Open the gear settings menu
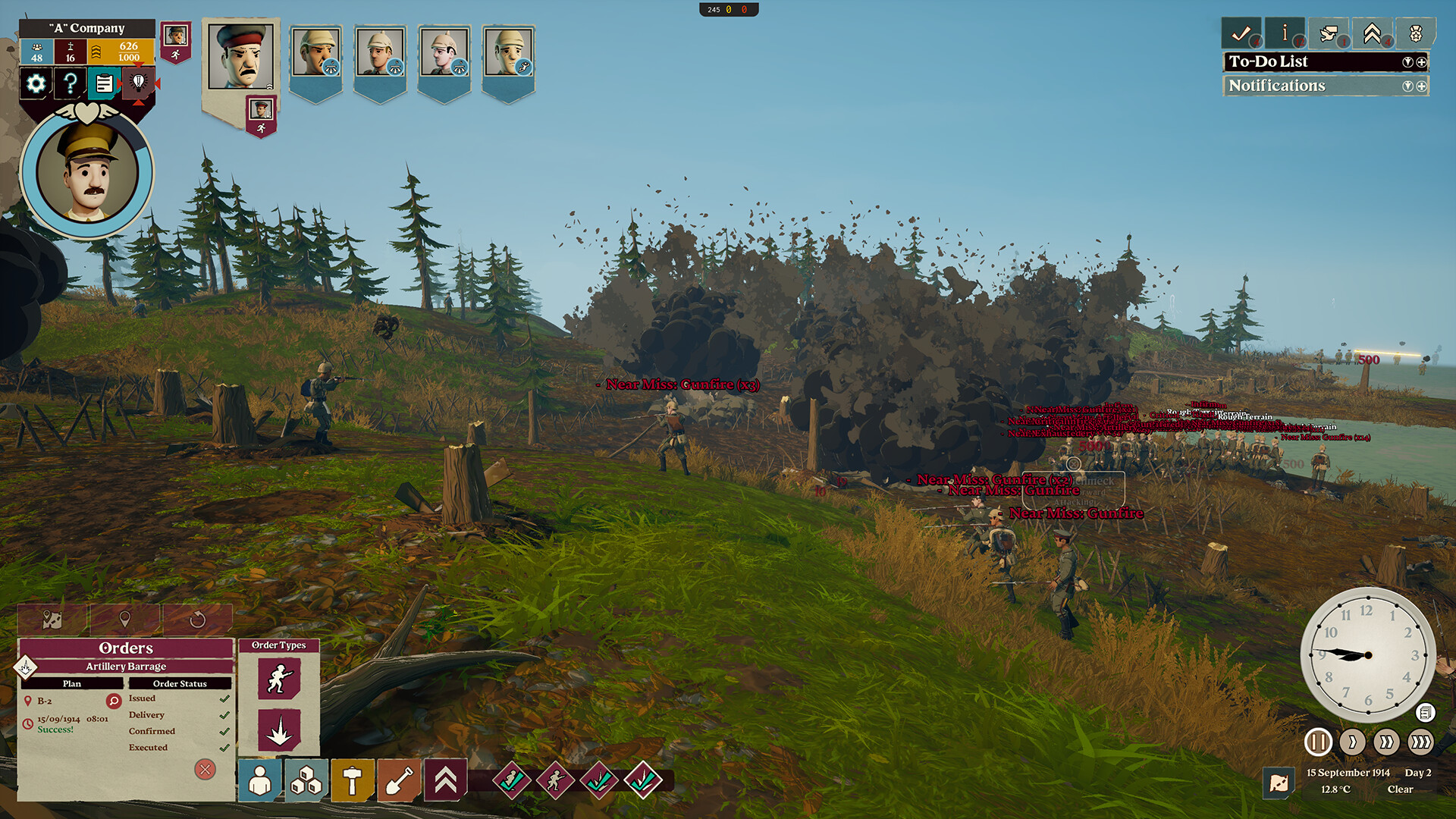1456x819 pixels. pyautogui.click(x=36, y=83)
